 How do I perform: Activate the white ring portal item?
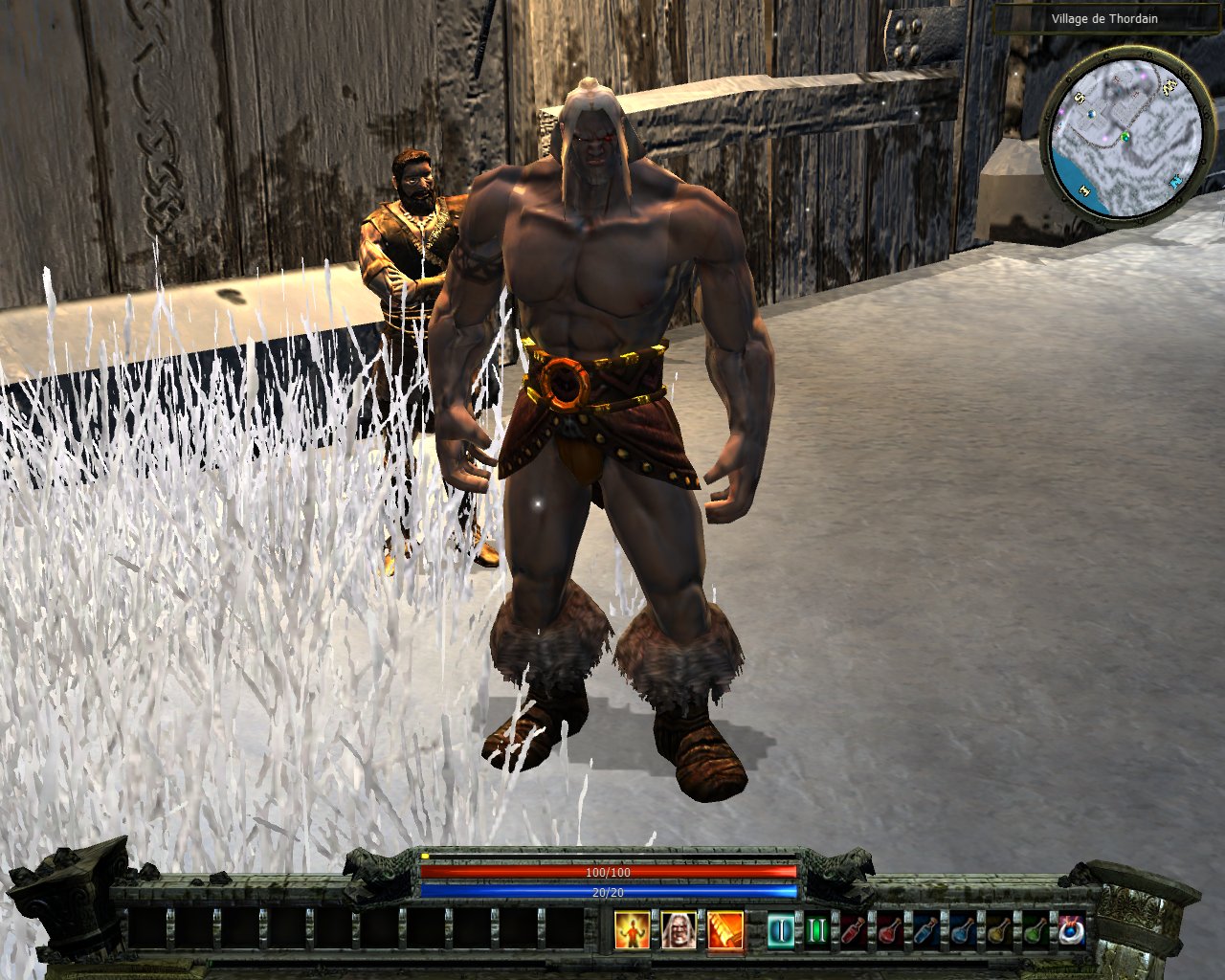pos(1071,930)
